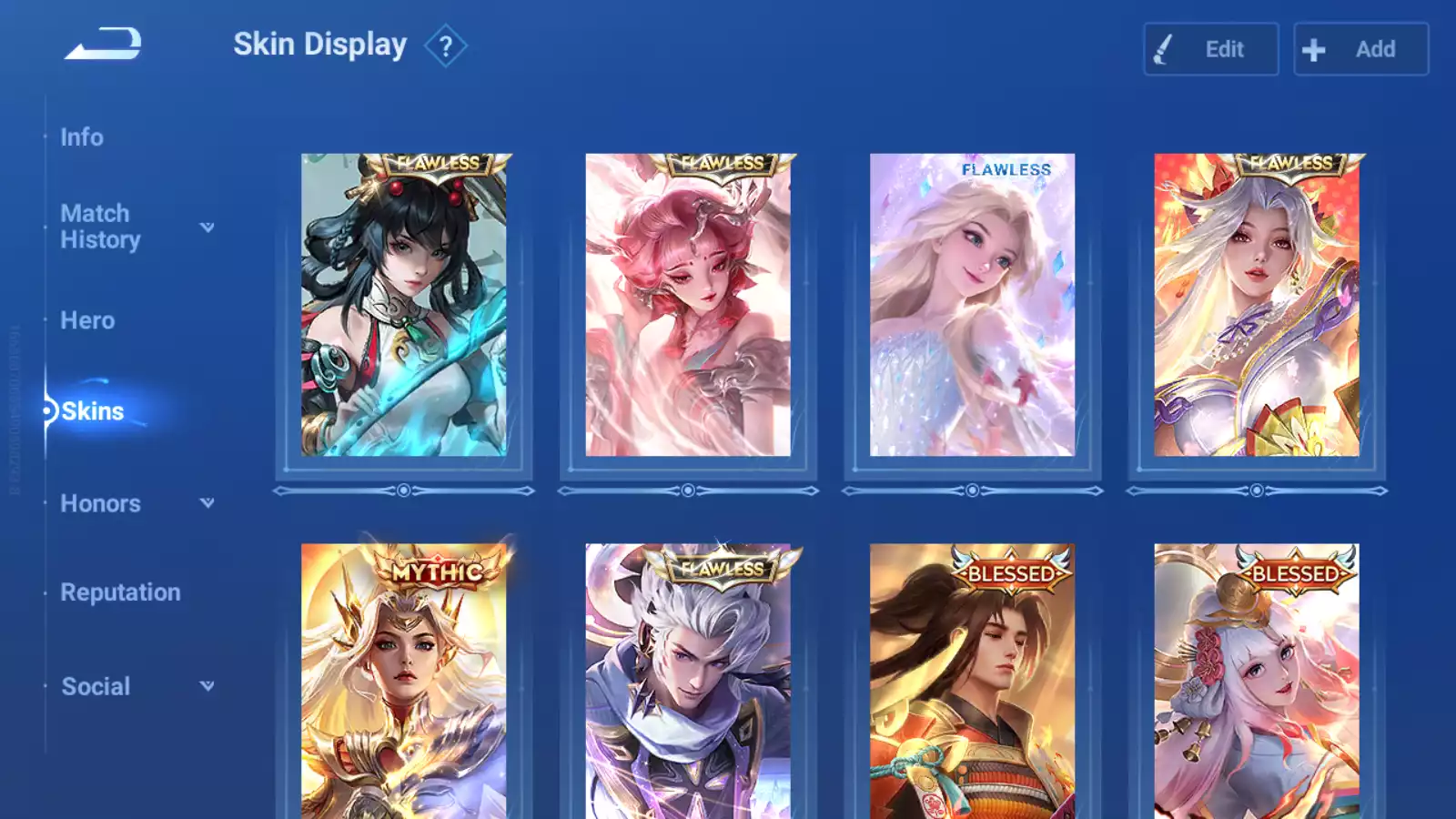Open the Mythic golden-armored skin card

[403, 682]
